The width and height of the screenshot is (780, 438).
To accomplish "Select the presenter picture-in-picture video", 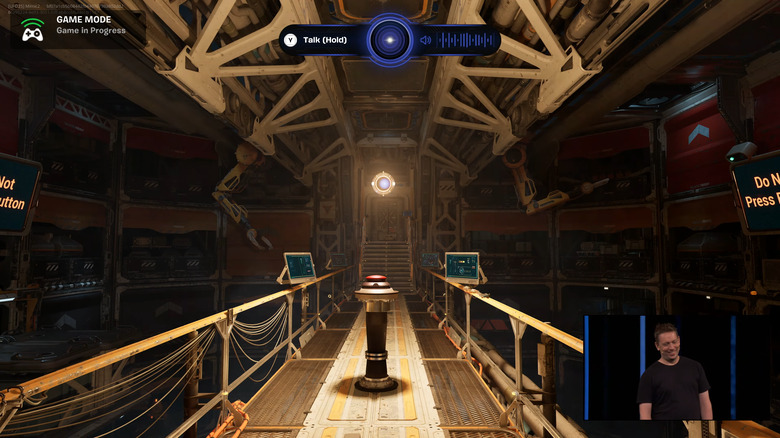I will pyautogui.click(x=681, y=368).
